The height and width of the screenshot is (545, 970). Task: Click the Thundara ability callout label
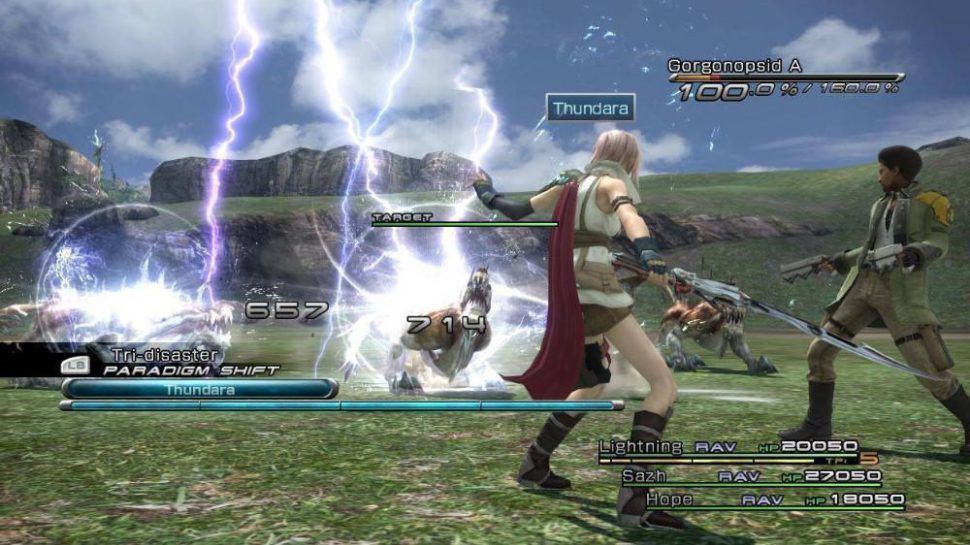pos(589,108)
